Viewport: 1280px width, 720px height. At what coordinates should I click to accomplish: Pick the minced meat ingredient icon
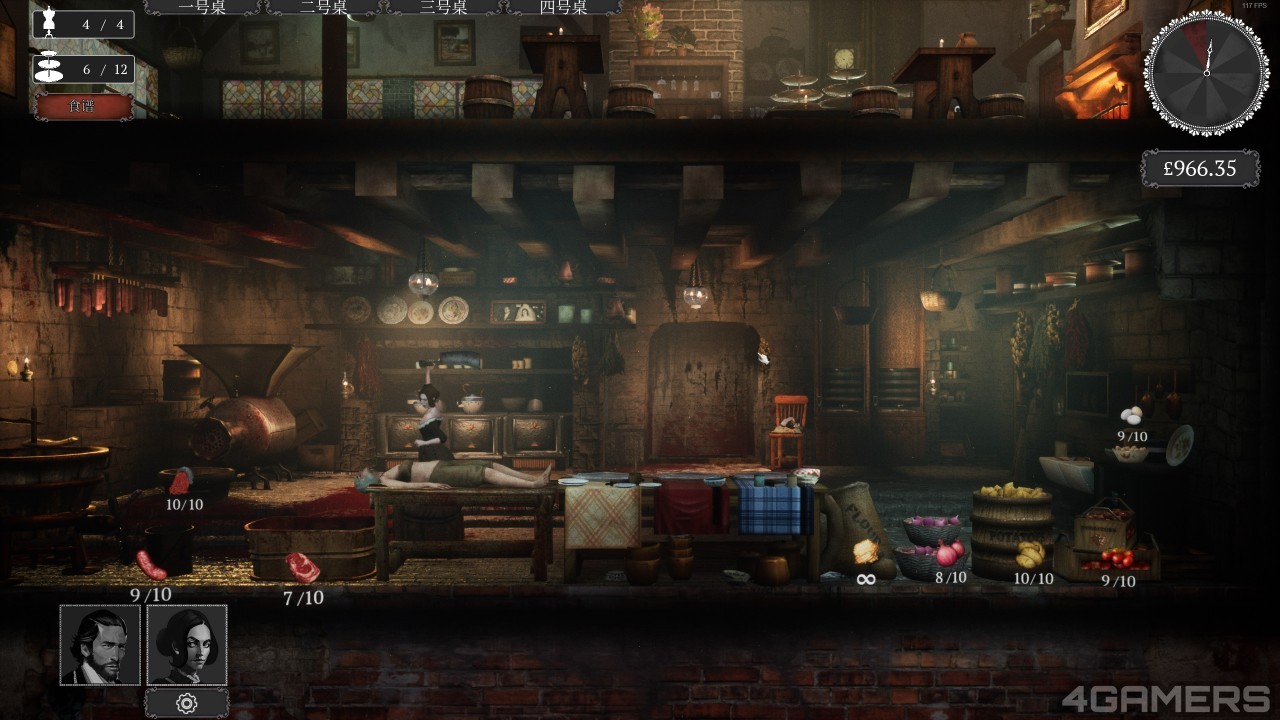click(x=181, y=481)
